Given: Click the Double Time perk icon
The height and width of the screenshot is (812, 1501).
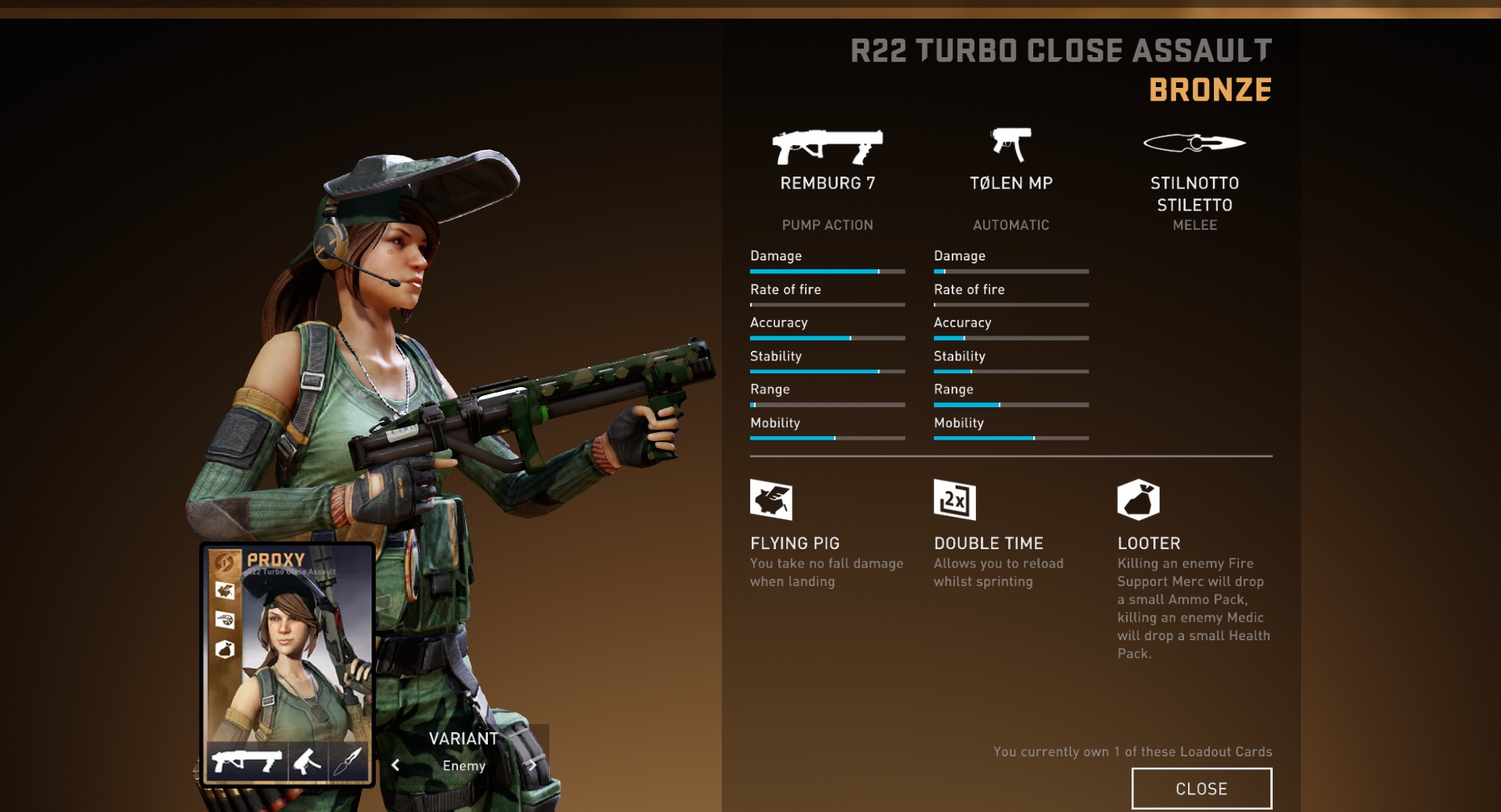Looking at the screenshot, I should click(x=955, y=500).
